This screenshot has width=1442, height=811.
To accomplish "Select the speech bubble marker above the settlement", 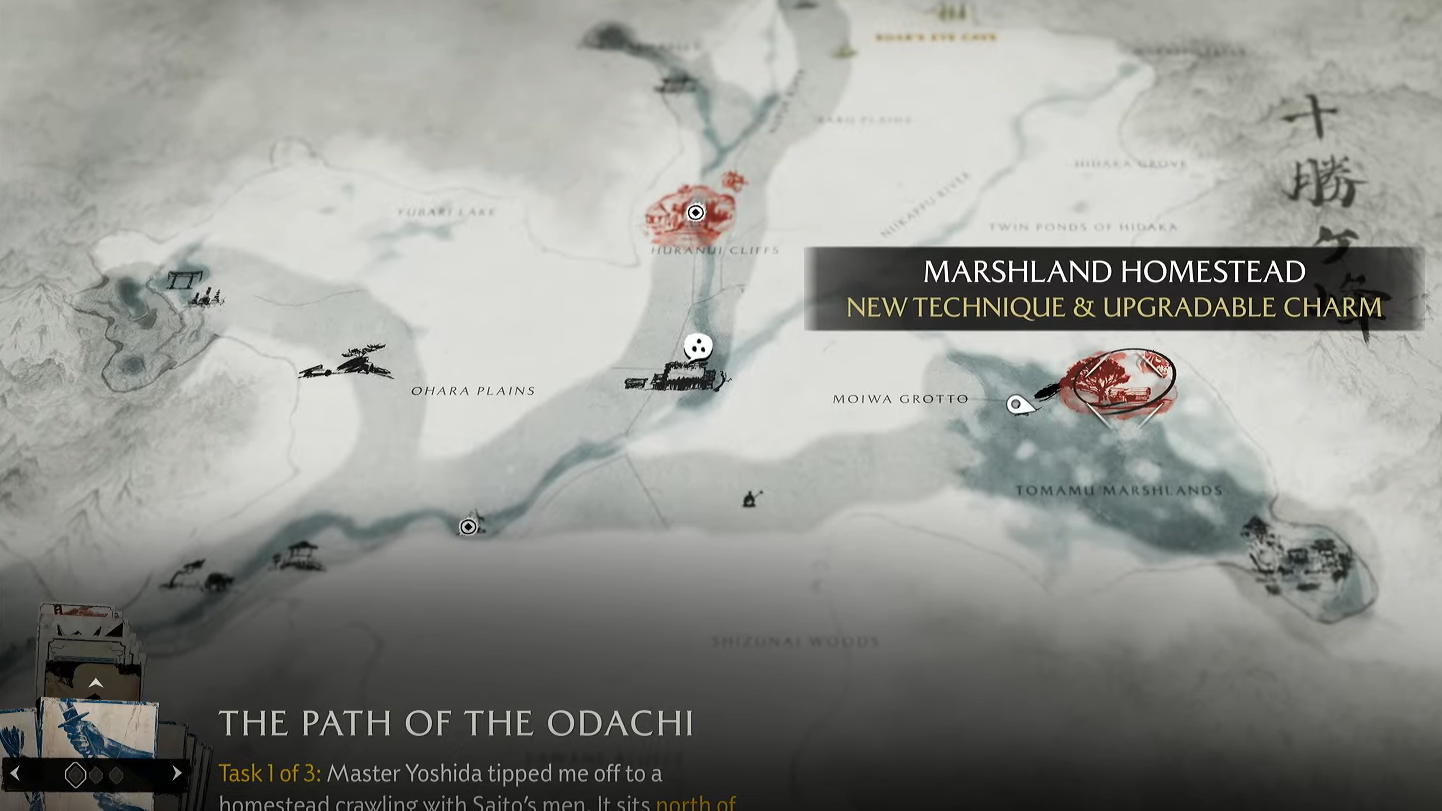I will [x=698, y=347].
